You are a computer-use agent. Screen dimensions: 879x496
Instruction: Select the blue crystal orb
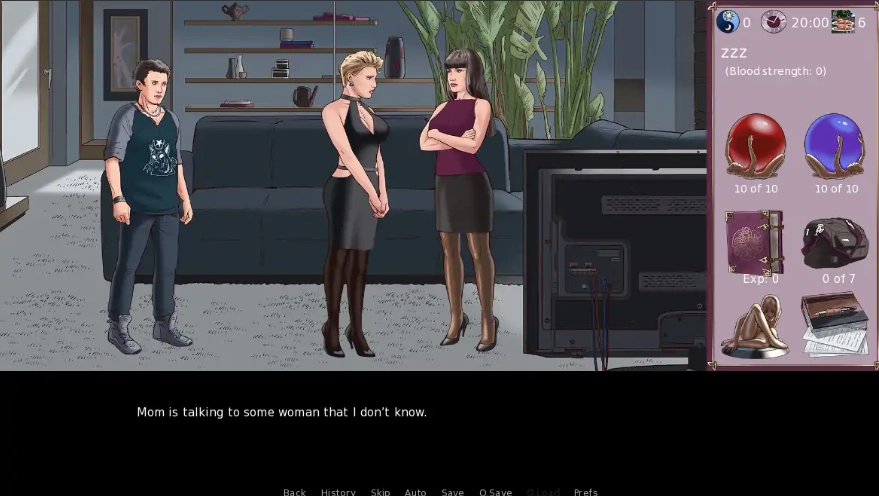pos(835,146)
